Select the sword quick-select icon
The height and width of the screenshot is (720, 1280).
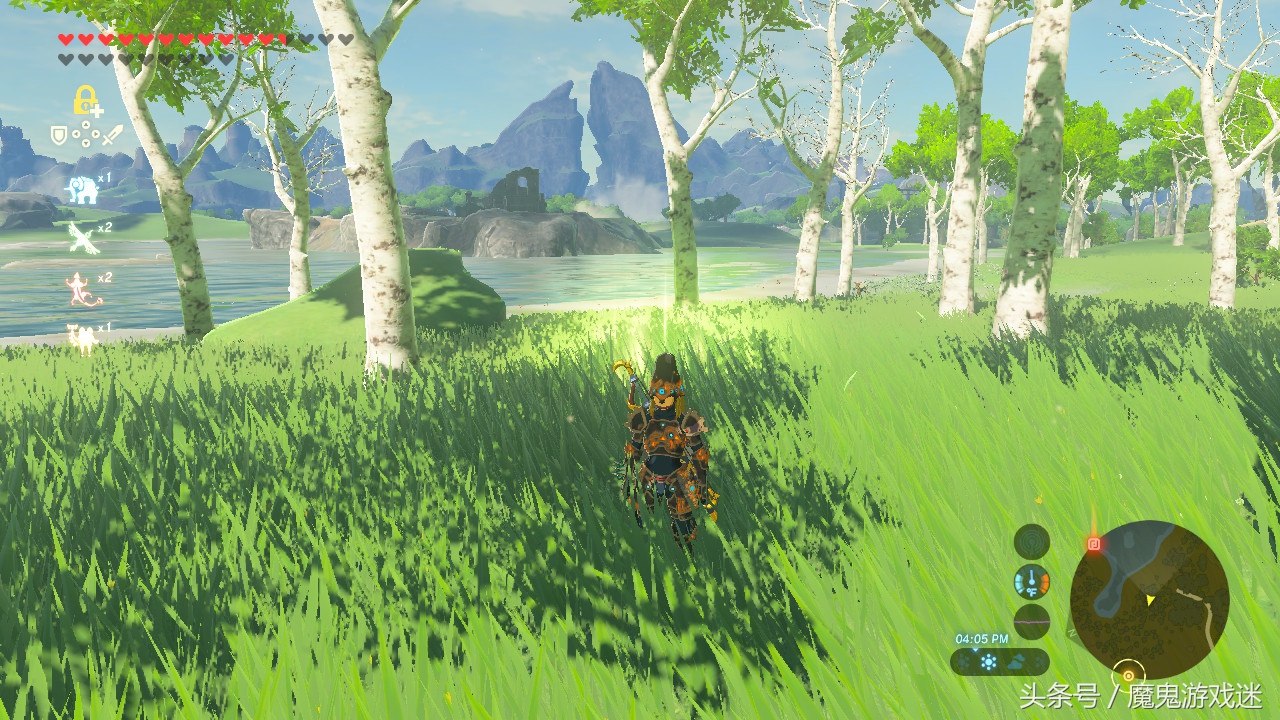click(x=112, y=133)
